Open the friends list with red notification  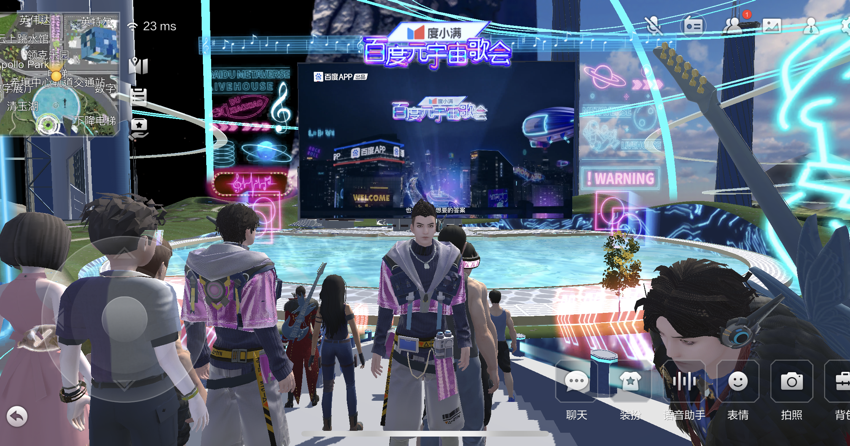[x=735, y=24]
